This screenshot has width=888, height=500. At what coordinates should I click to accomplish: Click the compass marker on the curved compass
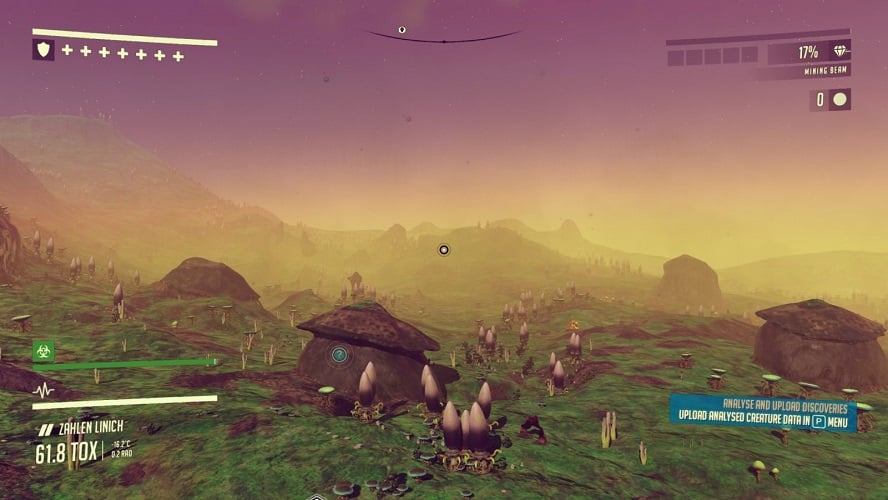402,30
